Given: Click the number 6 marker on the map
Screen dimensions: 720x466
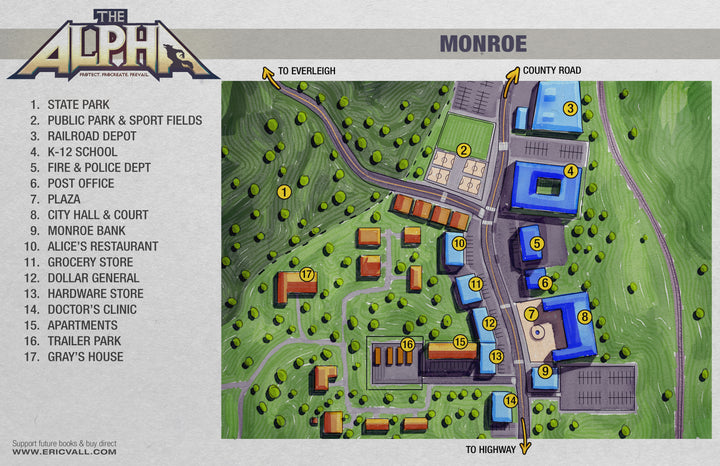Looking at the screenshot, I should [544, 283].
